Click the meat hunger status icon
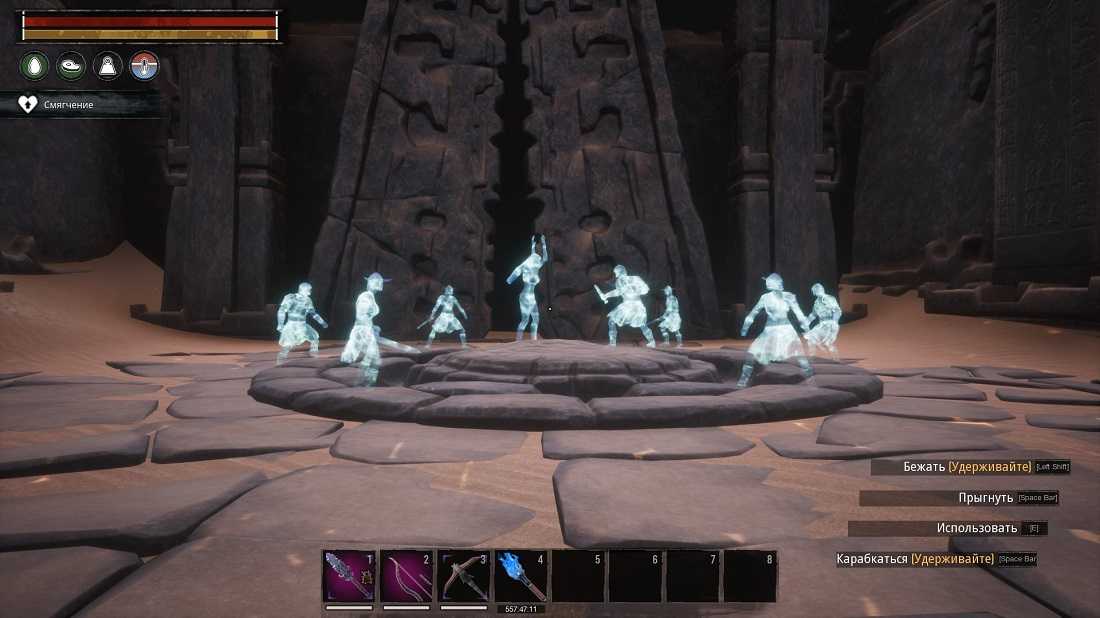The height and width of the screenshot is (618, 1100). 71,67
